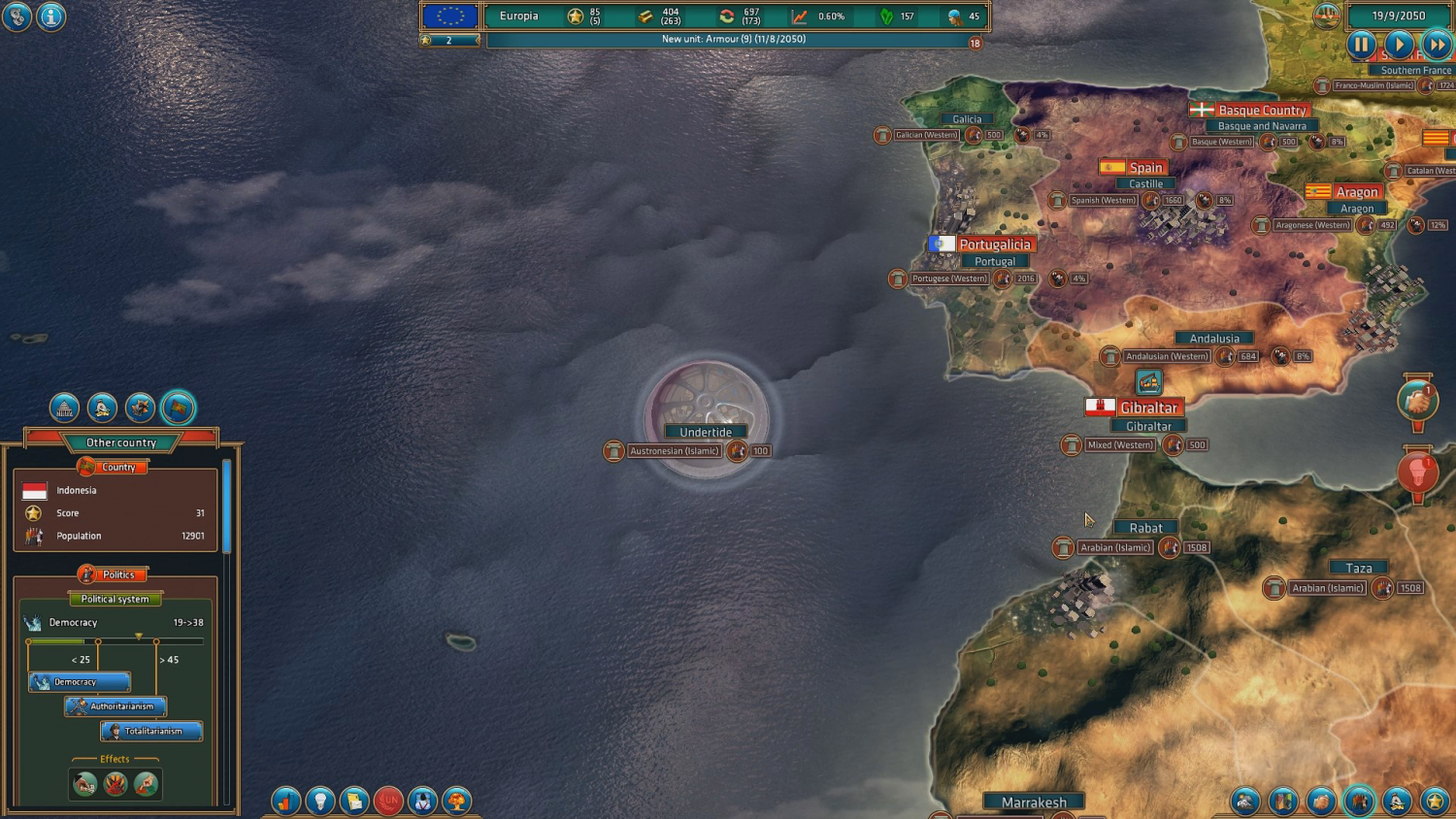The image size is (1456, 819).
Task: Open the messages and documents panel
Action: pos(354,801)
